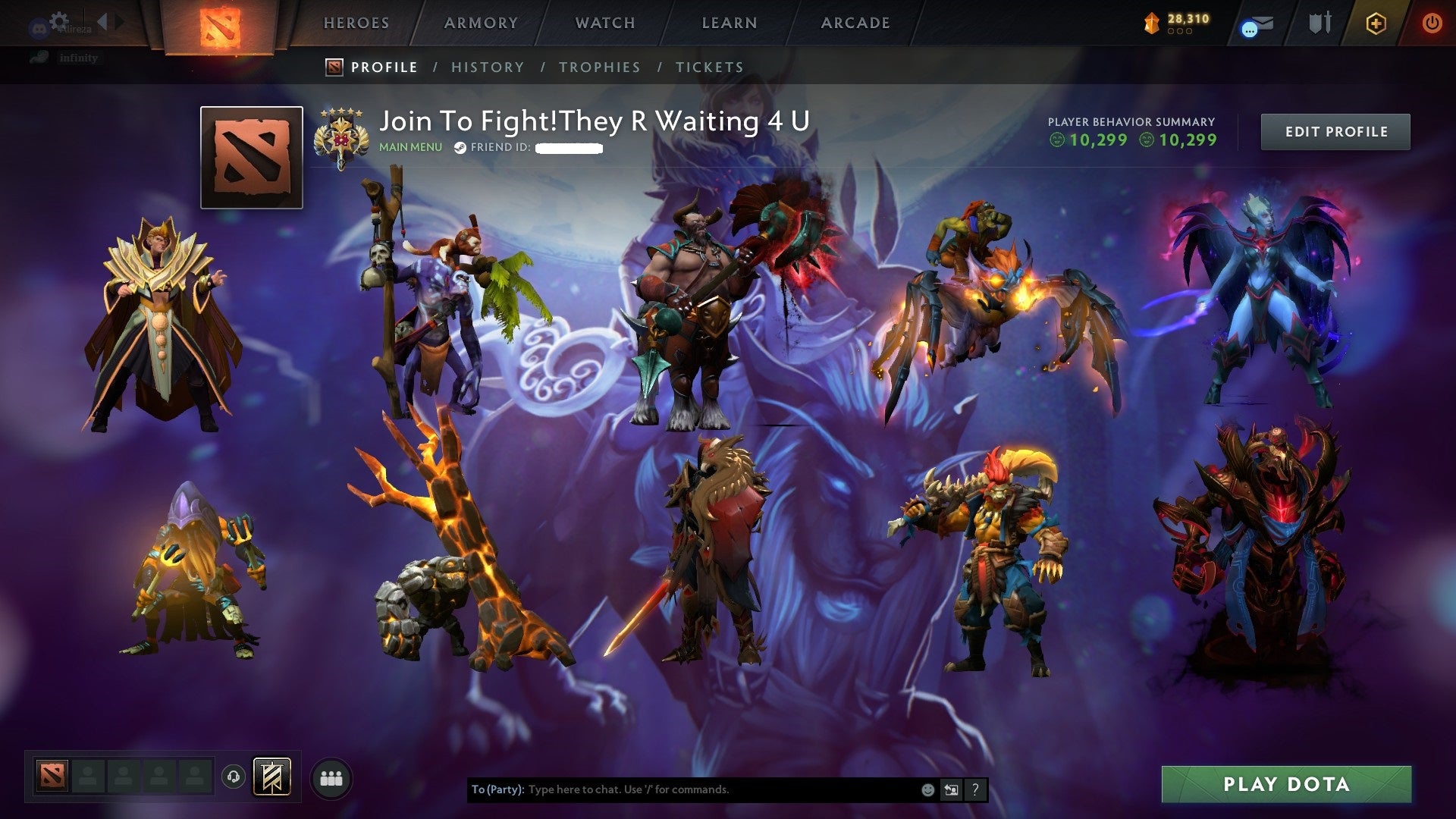Viewport: 1456px width, 819px height.
Task: Click the EDIT PROFILE button
Action: coord(1335,131)
